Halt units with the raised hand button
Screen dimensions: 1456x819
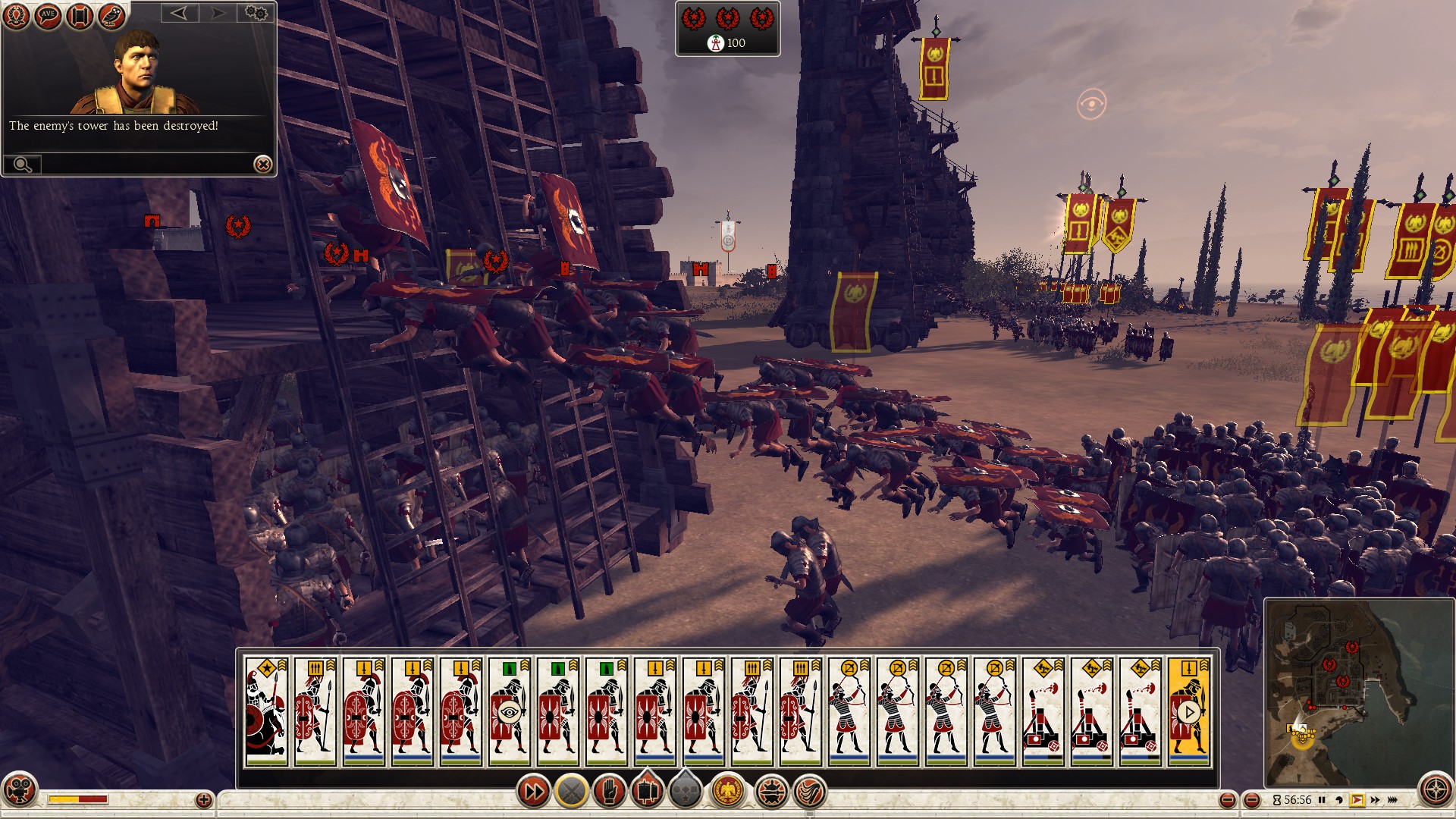[610, 792]
